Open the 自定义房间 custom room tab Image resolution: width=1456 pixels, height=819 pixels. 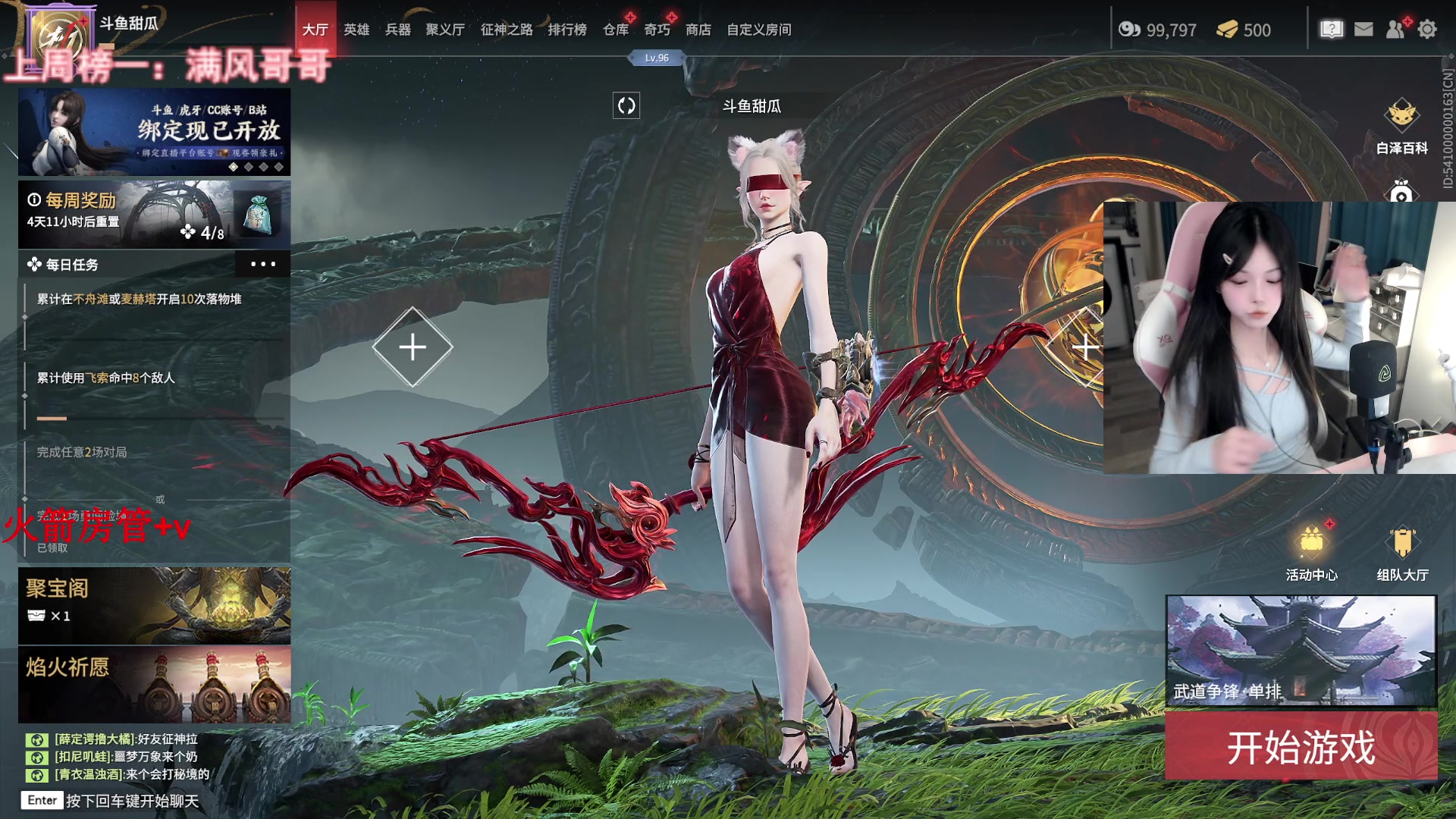759,30
